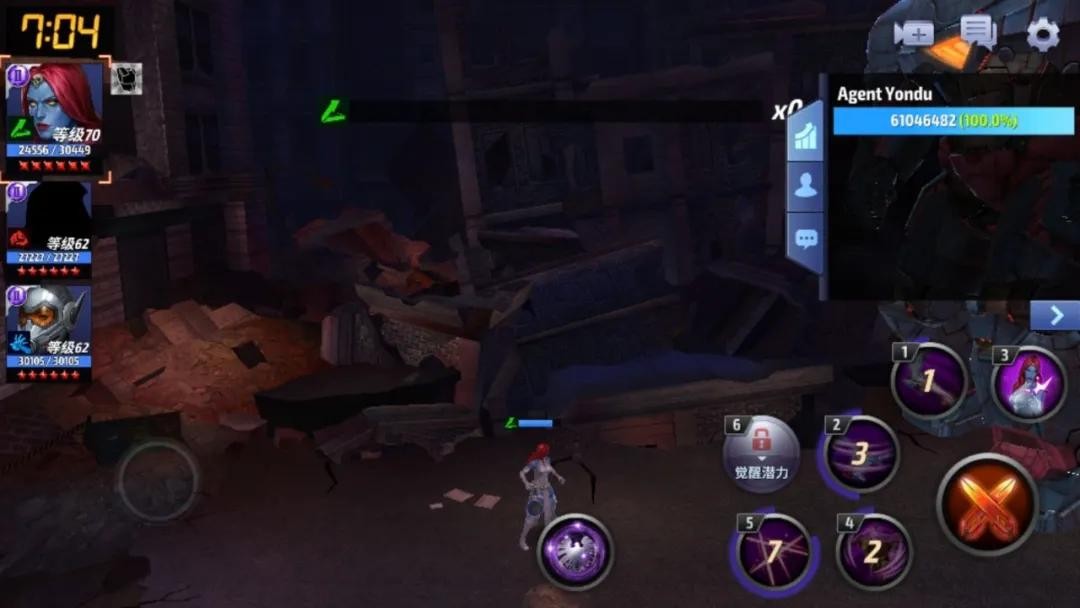The height and width of the screenshot is (608, 1080).
Task: Tap the crossed blades basic attack button
Action: pyautogui.click(x=987, y=503)
